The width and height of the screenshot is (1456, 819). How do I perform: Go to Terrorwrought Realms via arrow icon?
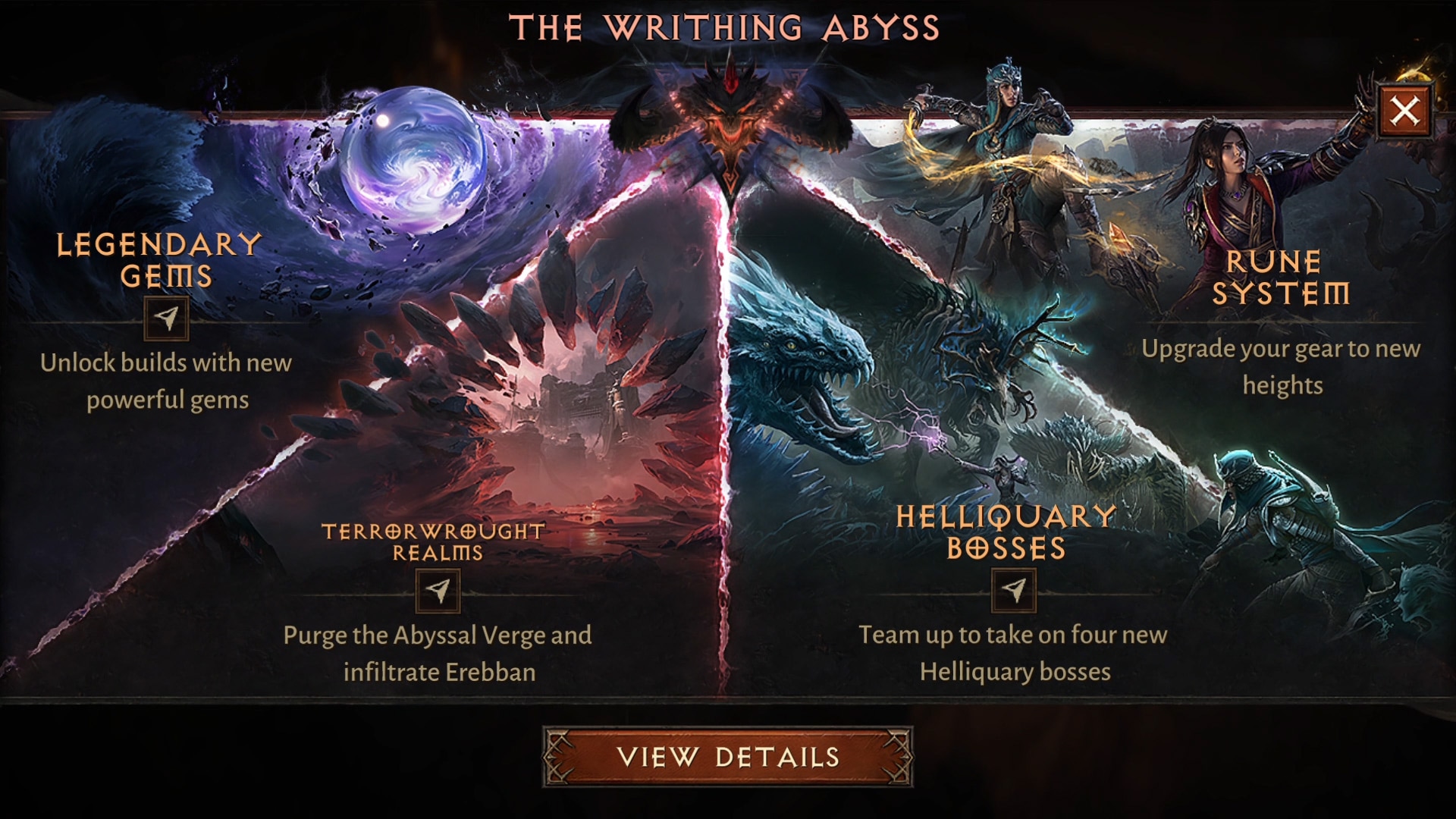coord(438,590)
